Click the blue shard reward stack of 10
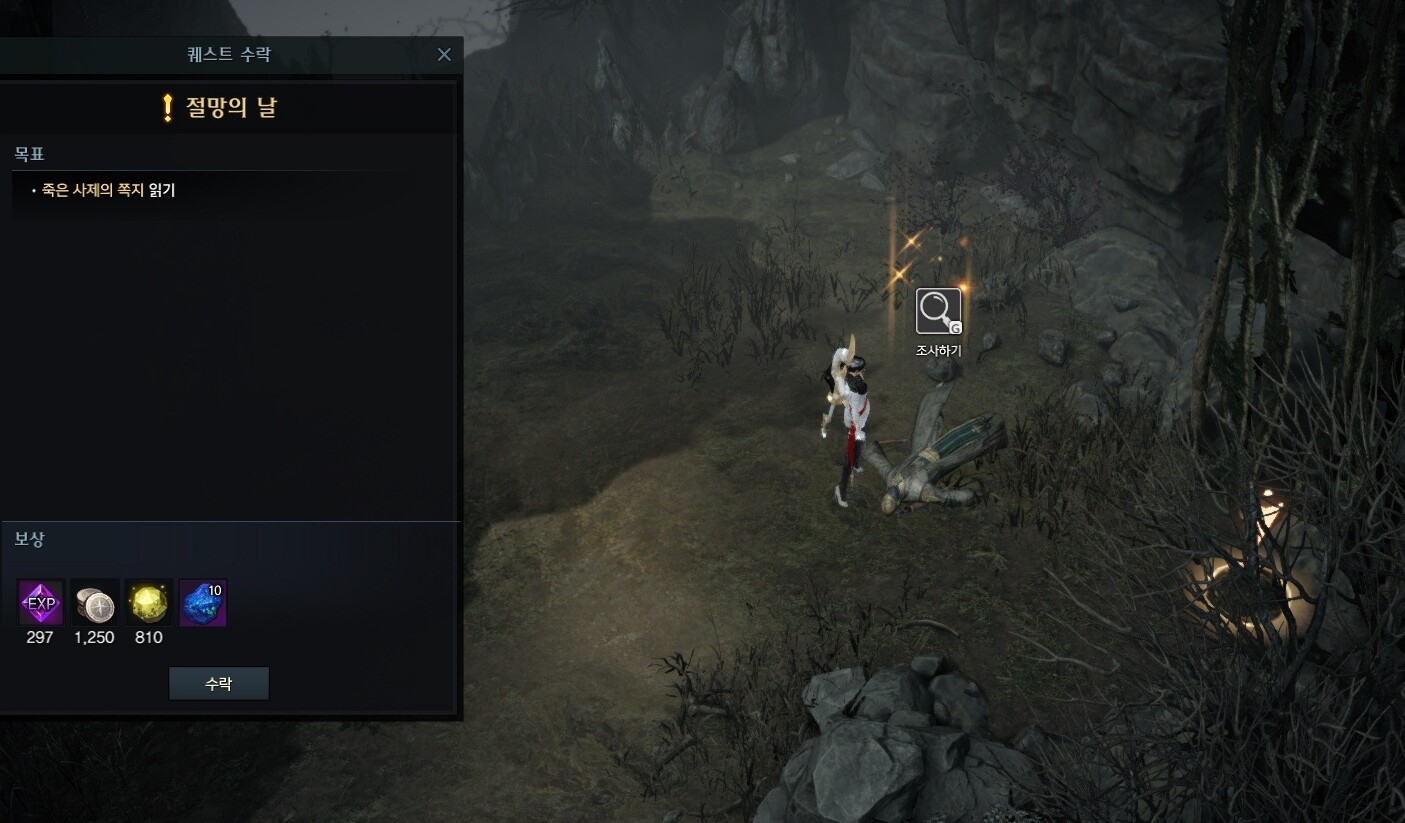This screenshot has width=1405, height=823. click(203, 602)
